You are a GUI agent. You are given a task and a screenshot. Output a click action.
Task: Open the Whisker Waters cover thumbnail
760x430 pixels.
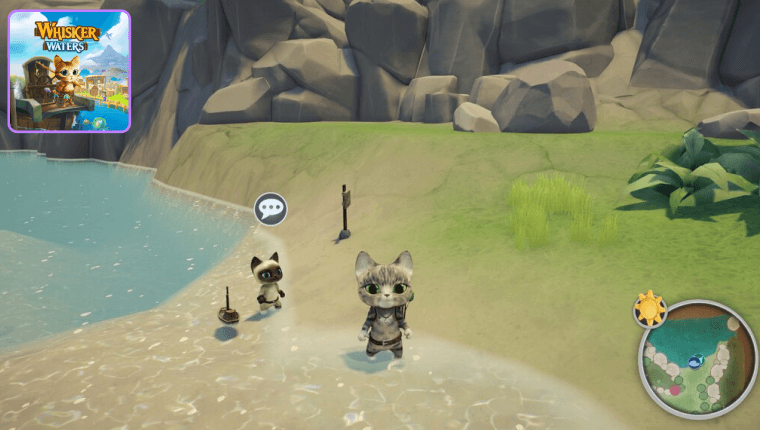coord(69,71)
